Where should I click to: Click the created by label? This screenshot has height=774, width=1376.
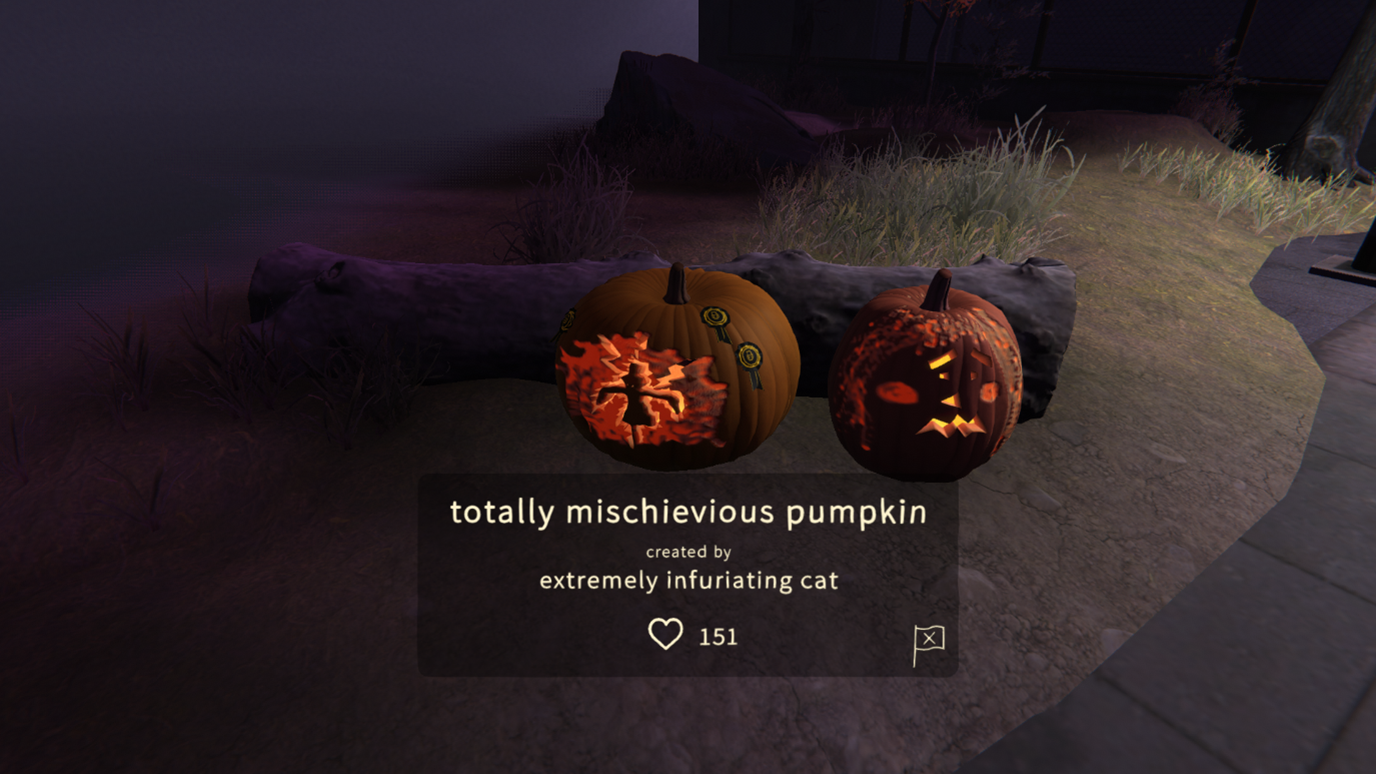(x=690, y=551)
